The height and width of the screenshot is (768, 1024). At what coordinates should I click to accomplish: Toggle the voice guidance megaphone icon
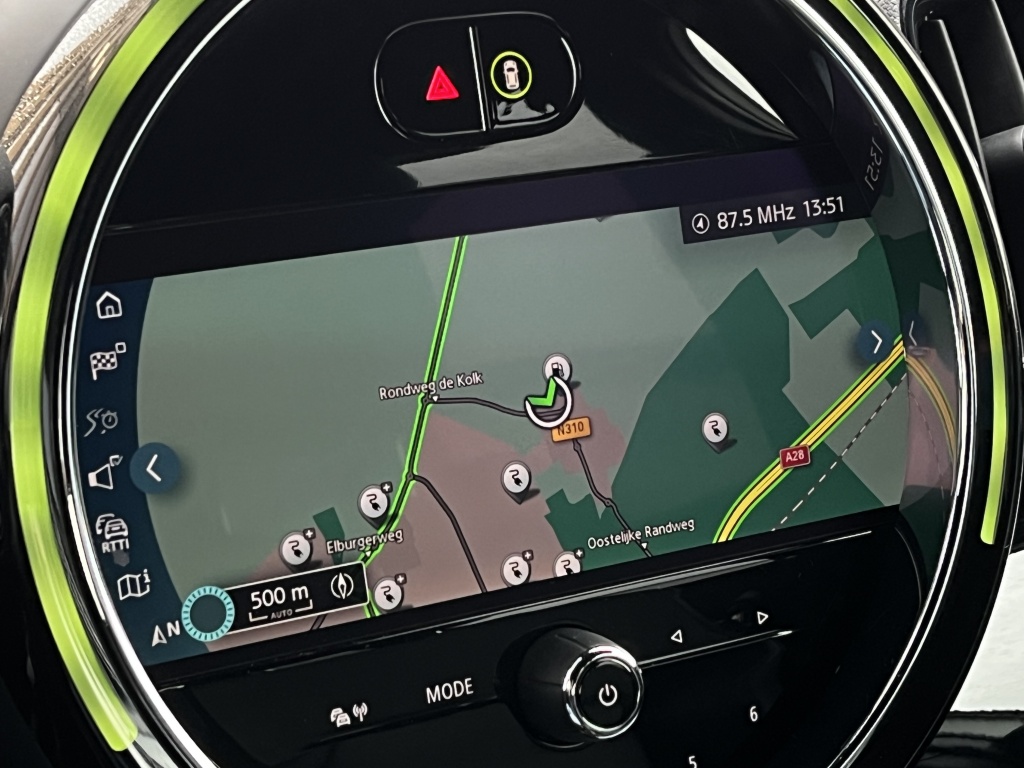click(104, 473)
